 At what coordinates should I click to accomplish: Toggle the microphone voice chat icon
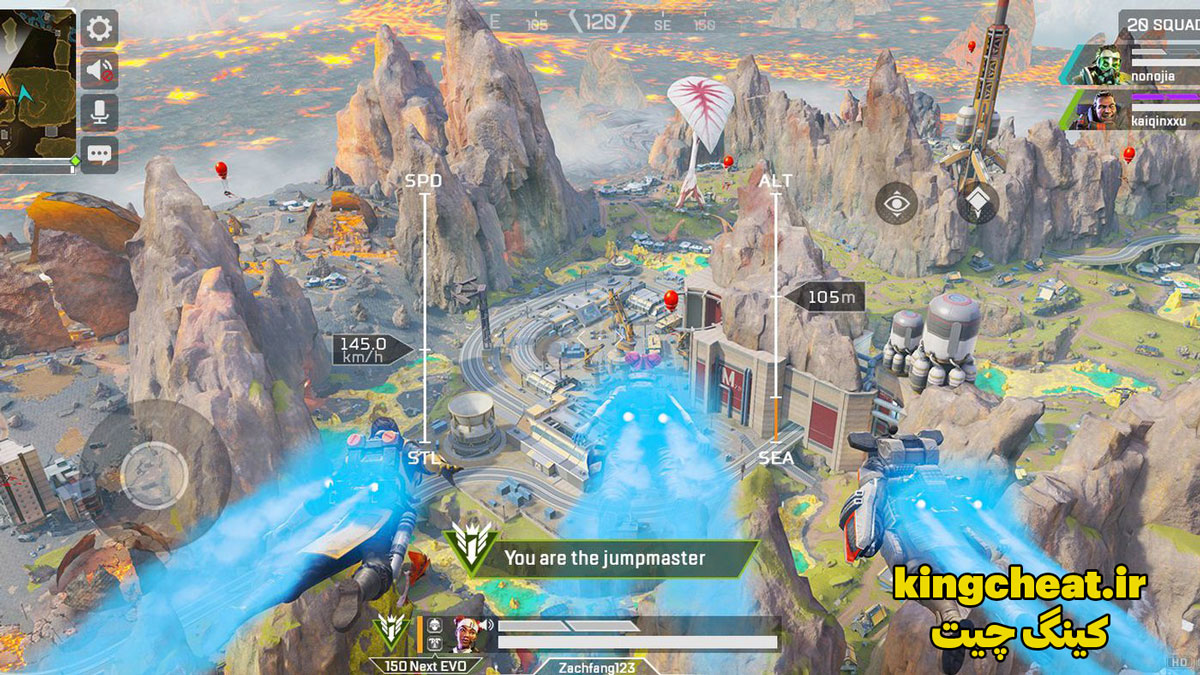tap(99, 112)
